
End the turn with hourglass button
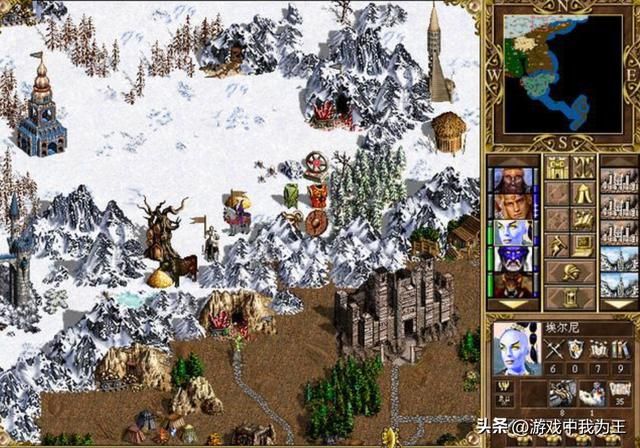click(x=570, y=297)
